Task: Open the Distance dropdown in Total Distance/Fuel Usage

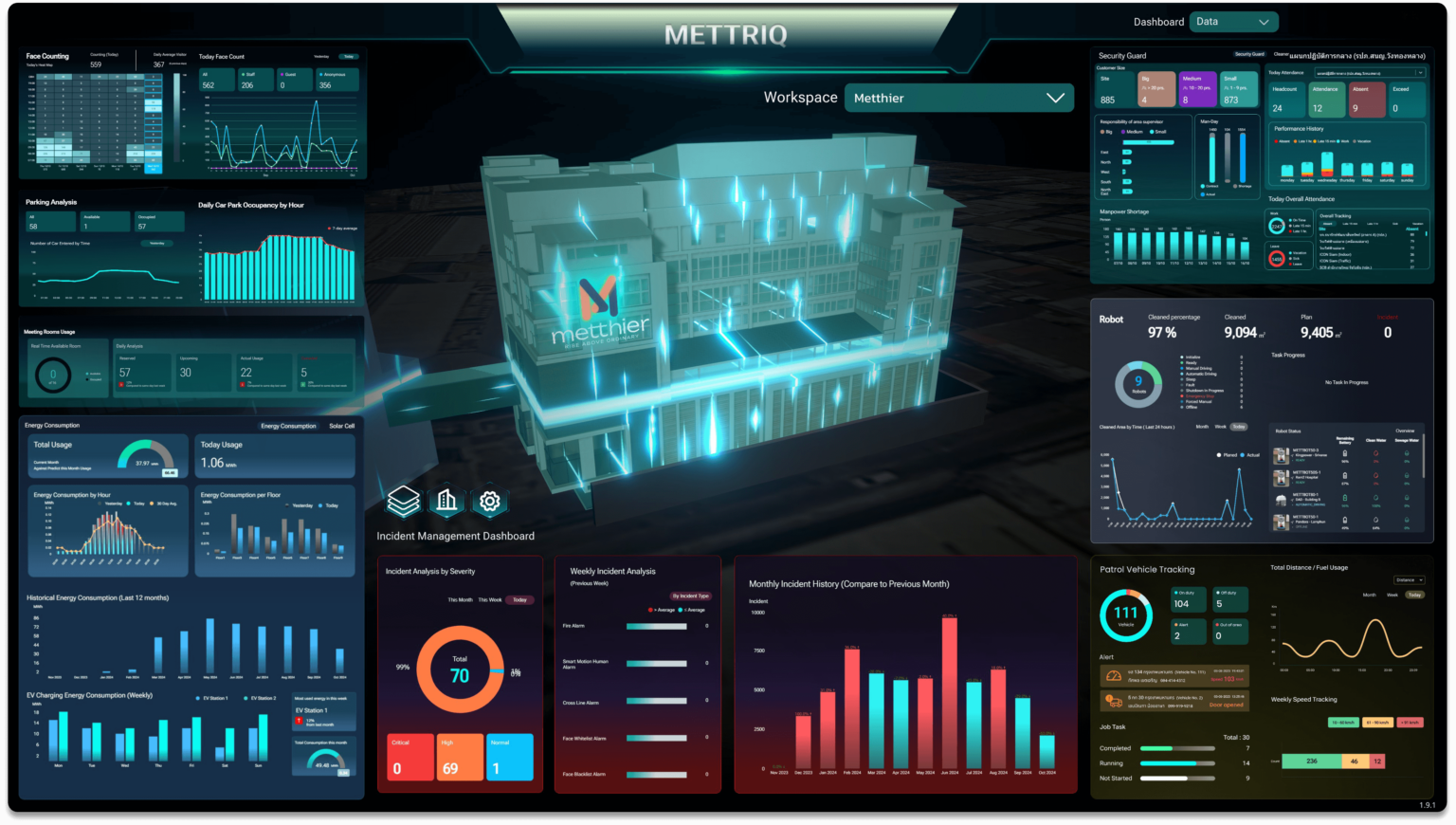Action: point(1409,579)
